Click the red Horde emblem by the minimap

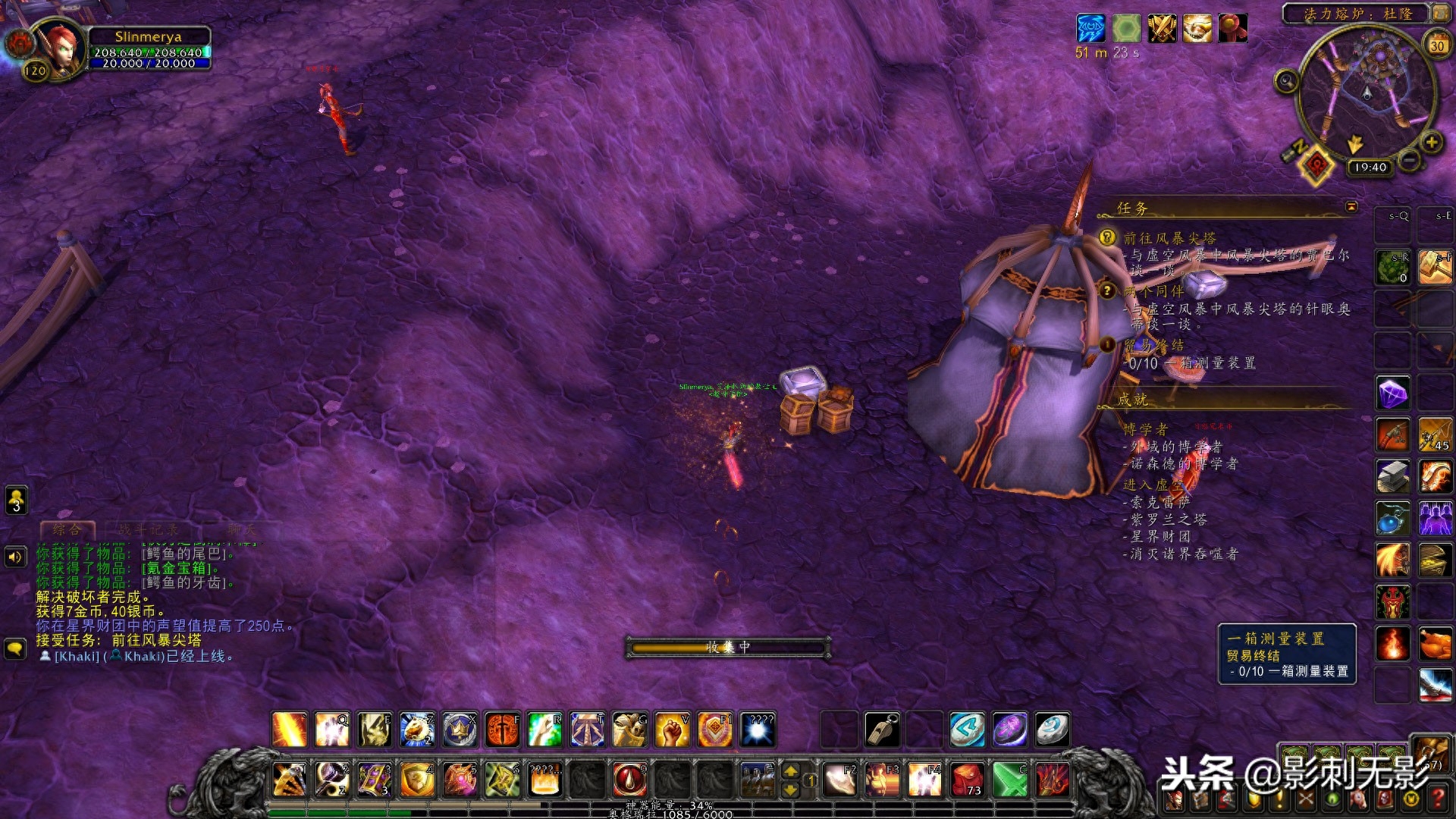(1316, 164)
